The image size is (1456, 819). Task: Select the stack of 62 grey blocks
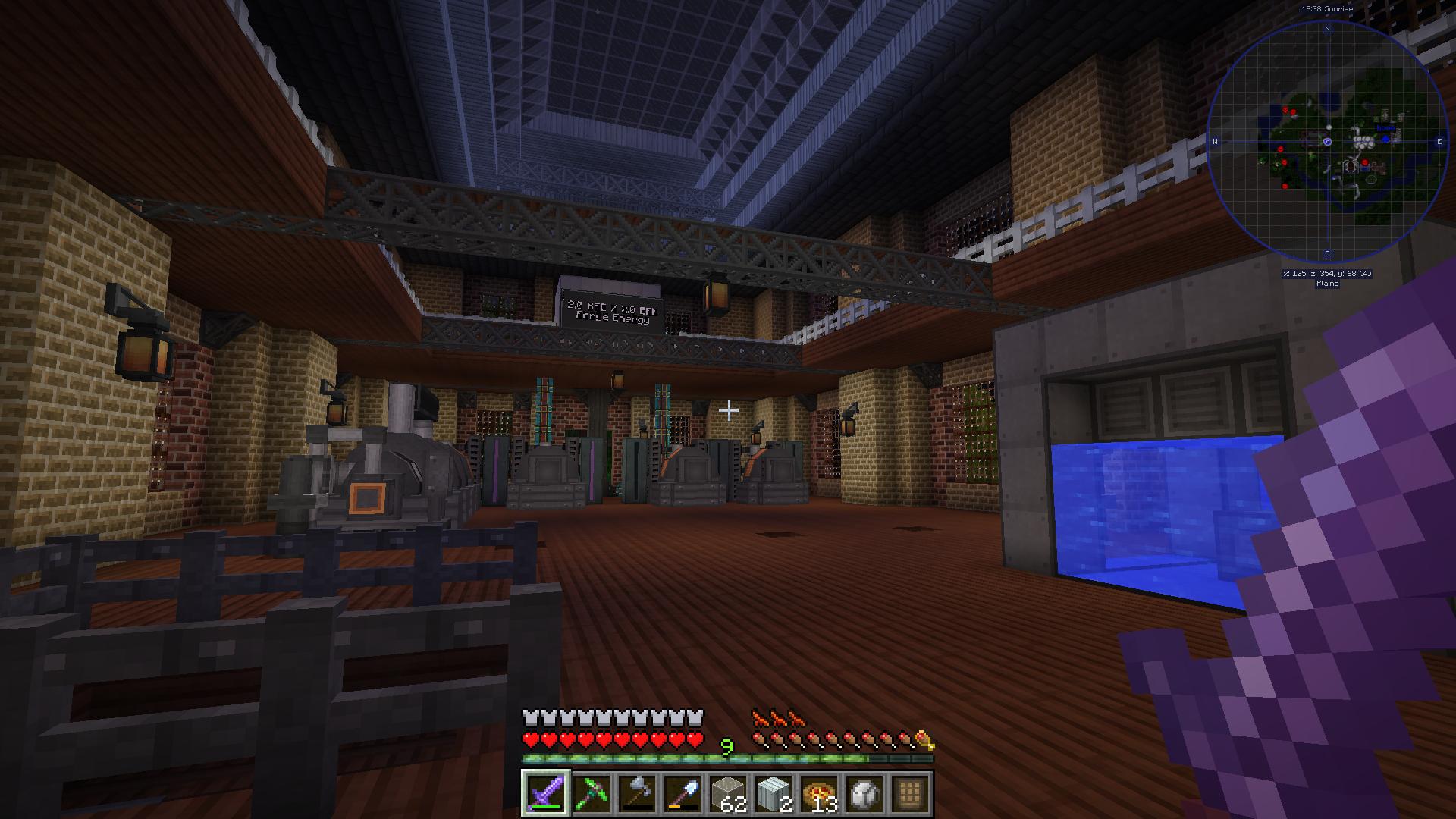[728, 793]
